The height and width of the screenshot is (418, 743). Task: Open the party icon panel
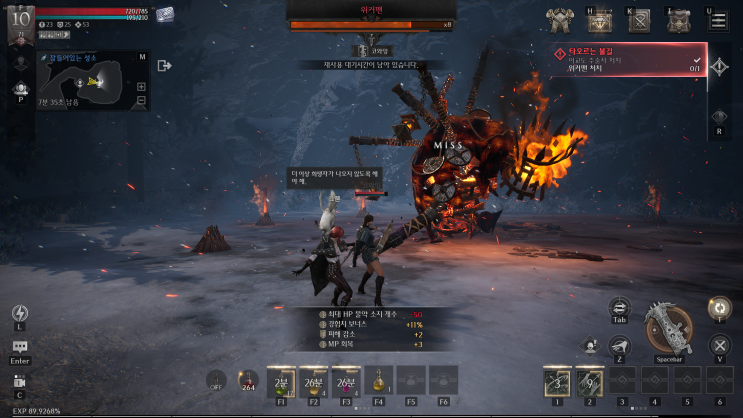20,87
